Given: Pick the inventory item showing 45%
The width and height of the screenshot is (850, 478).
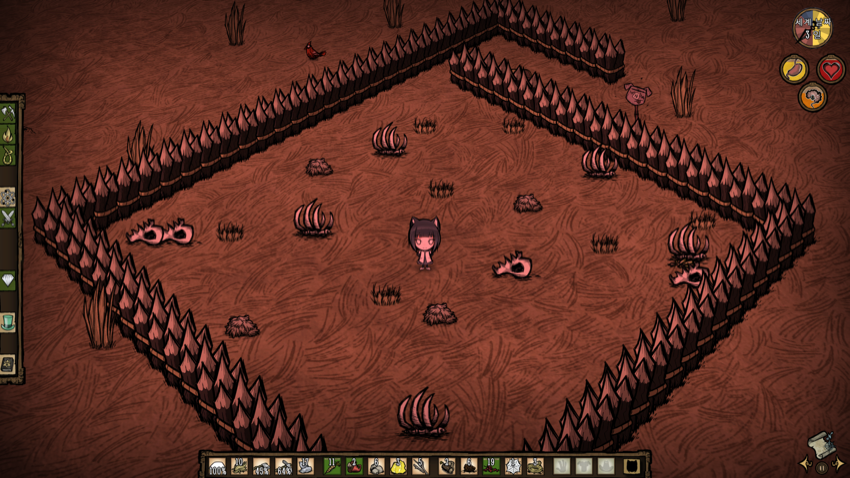Looking at the screenshot, I should click(261, 466).
